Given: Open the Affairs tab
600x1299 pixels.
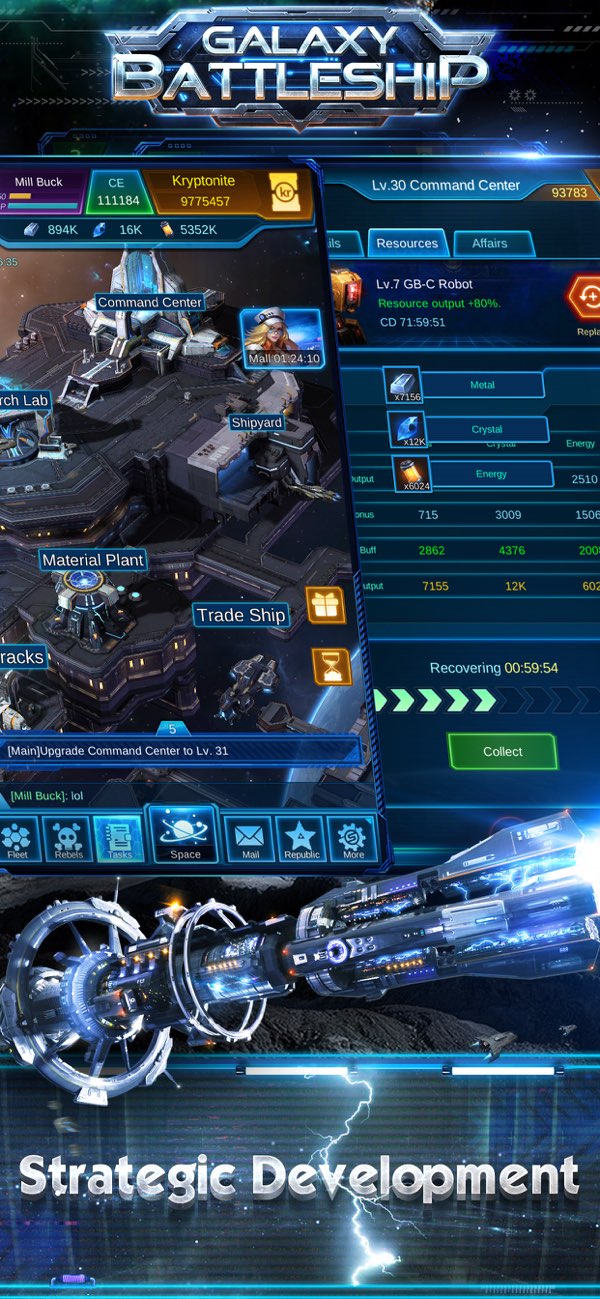Looking at the screenshot, I should pos(489,243).
